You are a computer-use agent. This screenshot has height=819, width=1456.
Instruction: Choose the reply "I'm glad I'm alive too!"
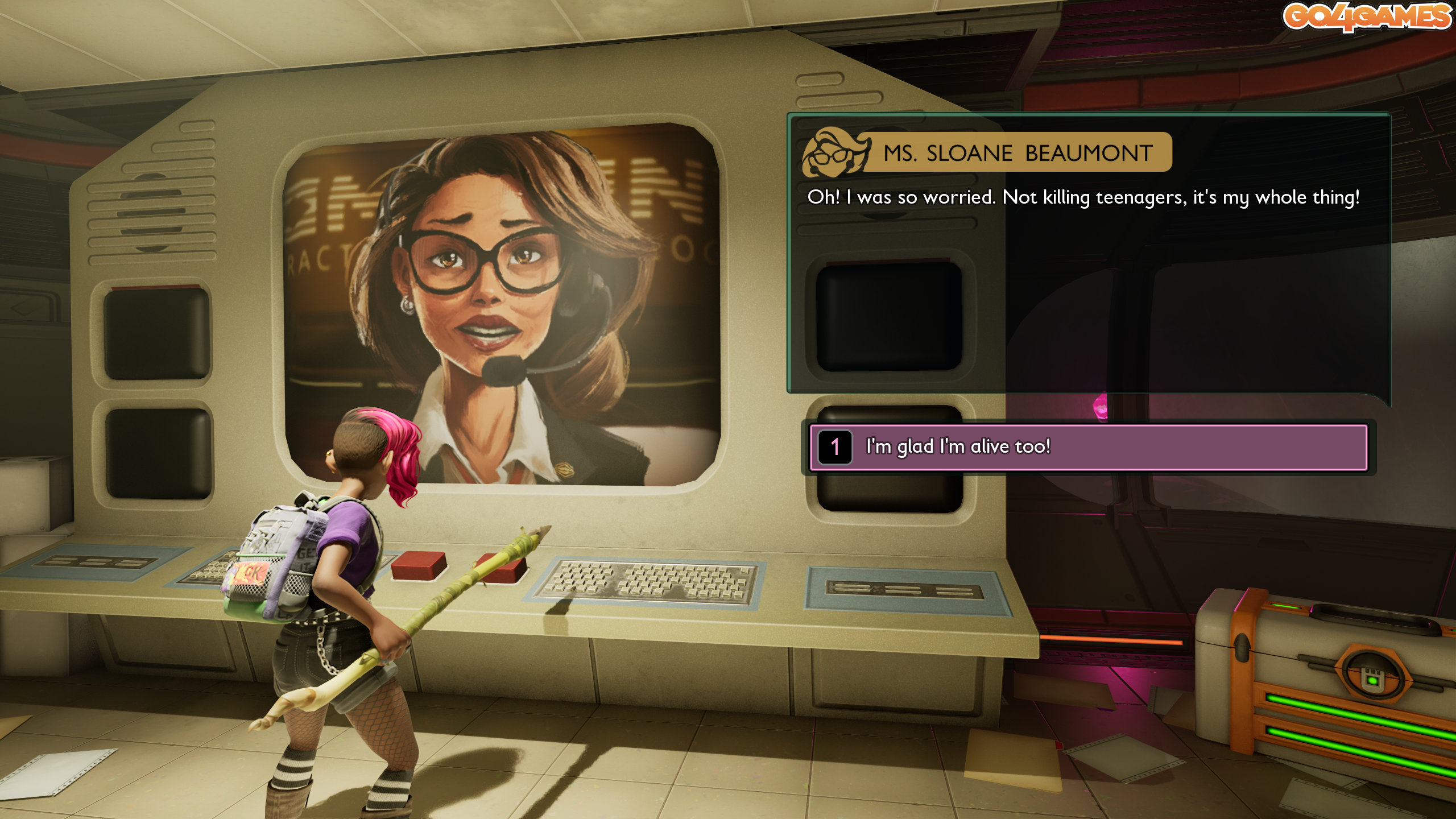[1087, 447]
